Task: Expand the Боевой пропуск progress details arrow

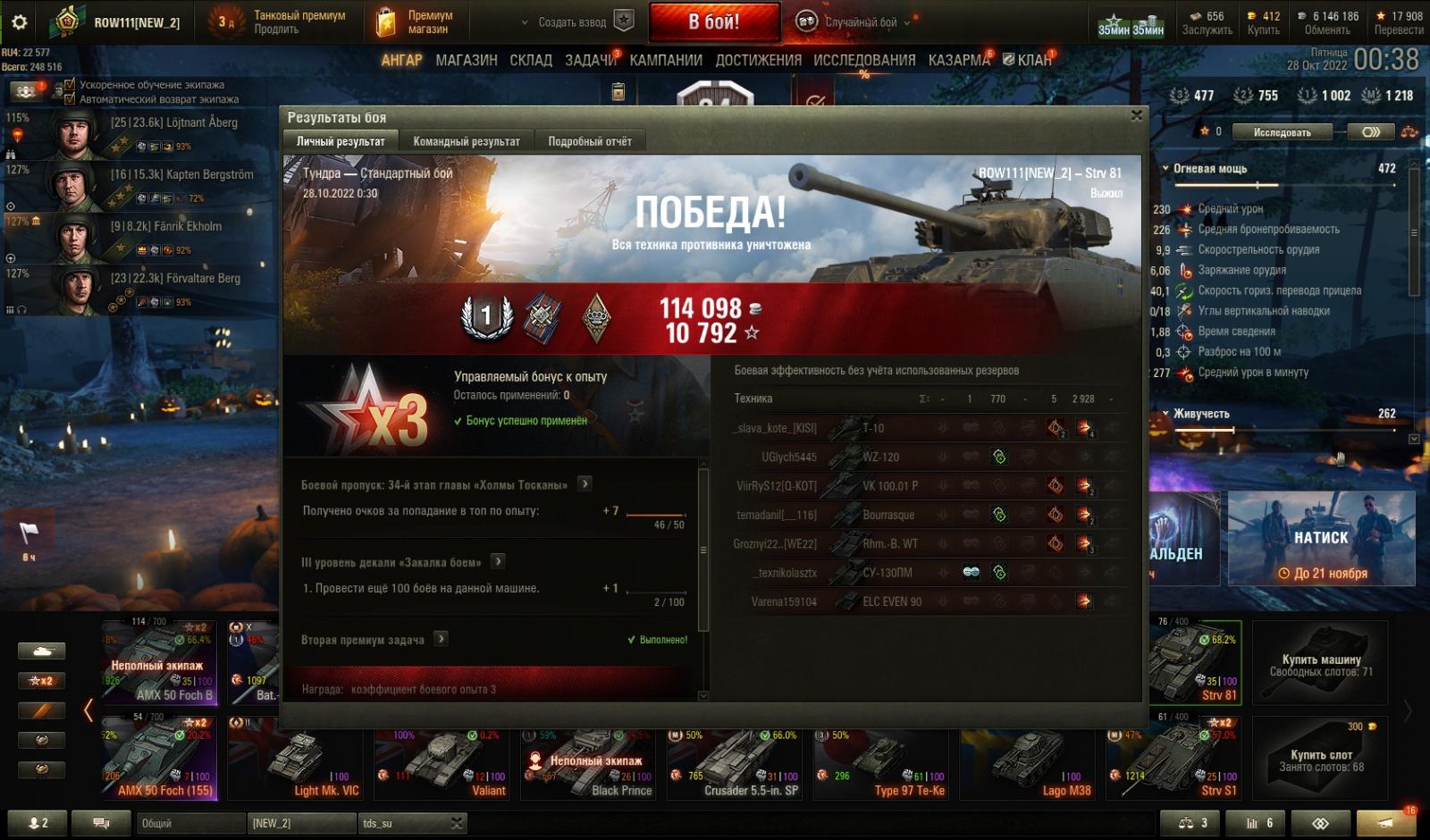Action: point(585,484)
